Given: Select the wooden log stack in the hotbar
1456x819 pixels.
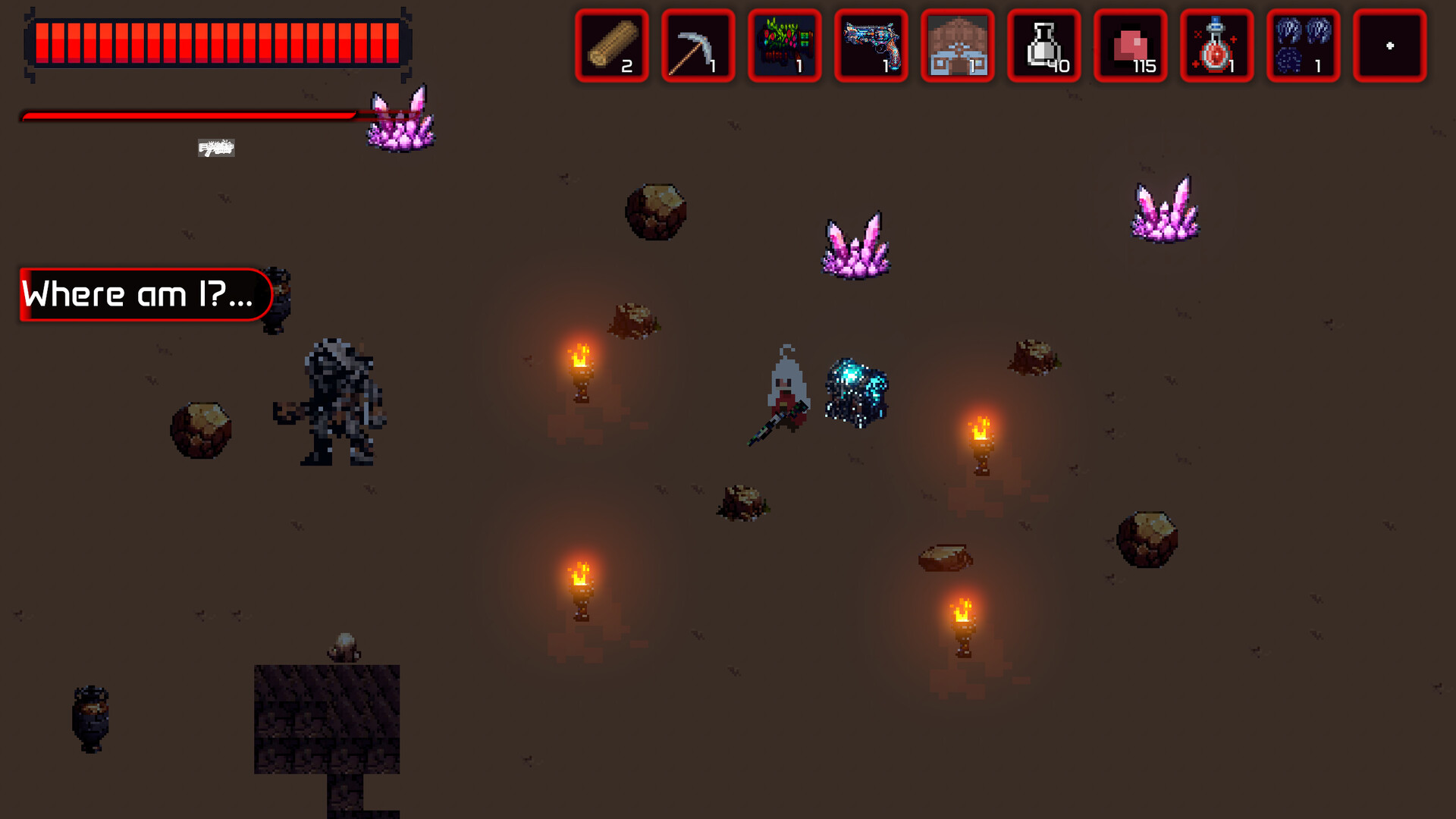Looking at the screenshot, I should tap(611, 47).
